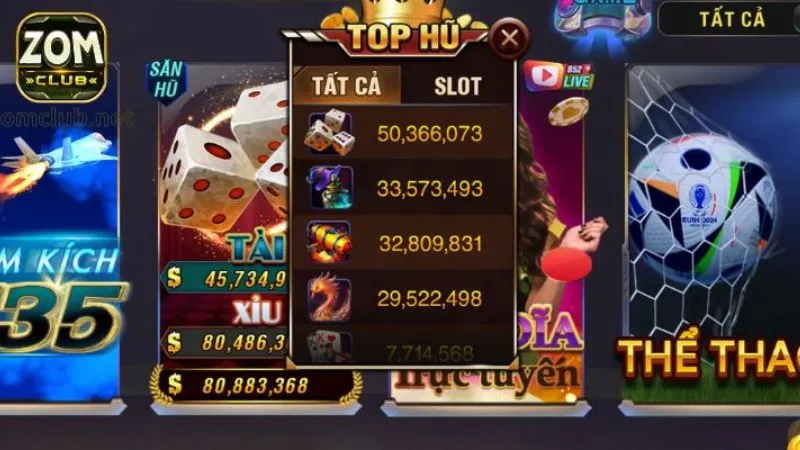This screenshot has height=450, width=800.
Task: Click the Zom Club logo
Action: [61, 57]
